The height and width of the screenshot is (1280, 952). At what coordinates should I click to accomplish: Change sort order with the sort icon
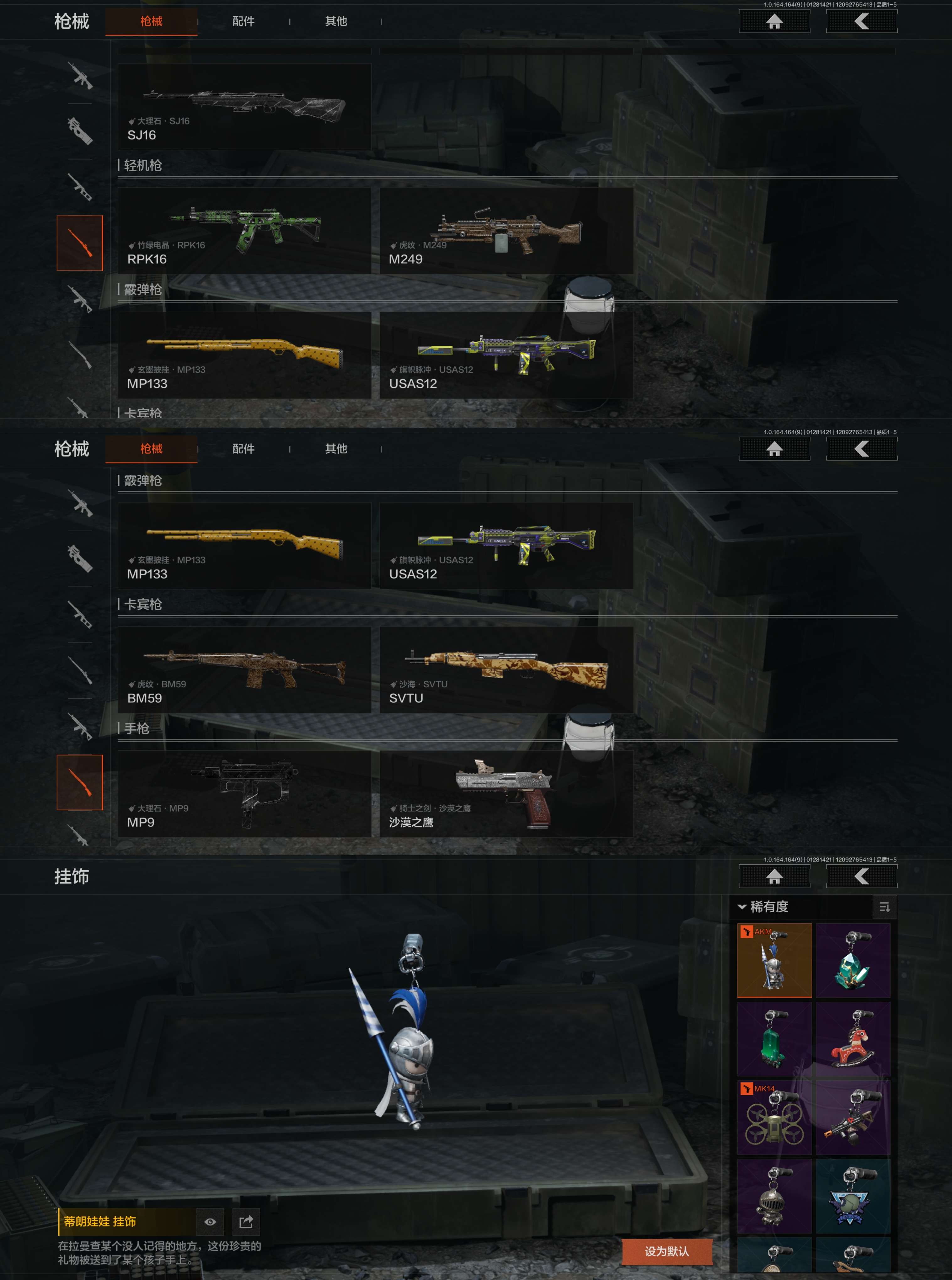(x=885, y=907)
